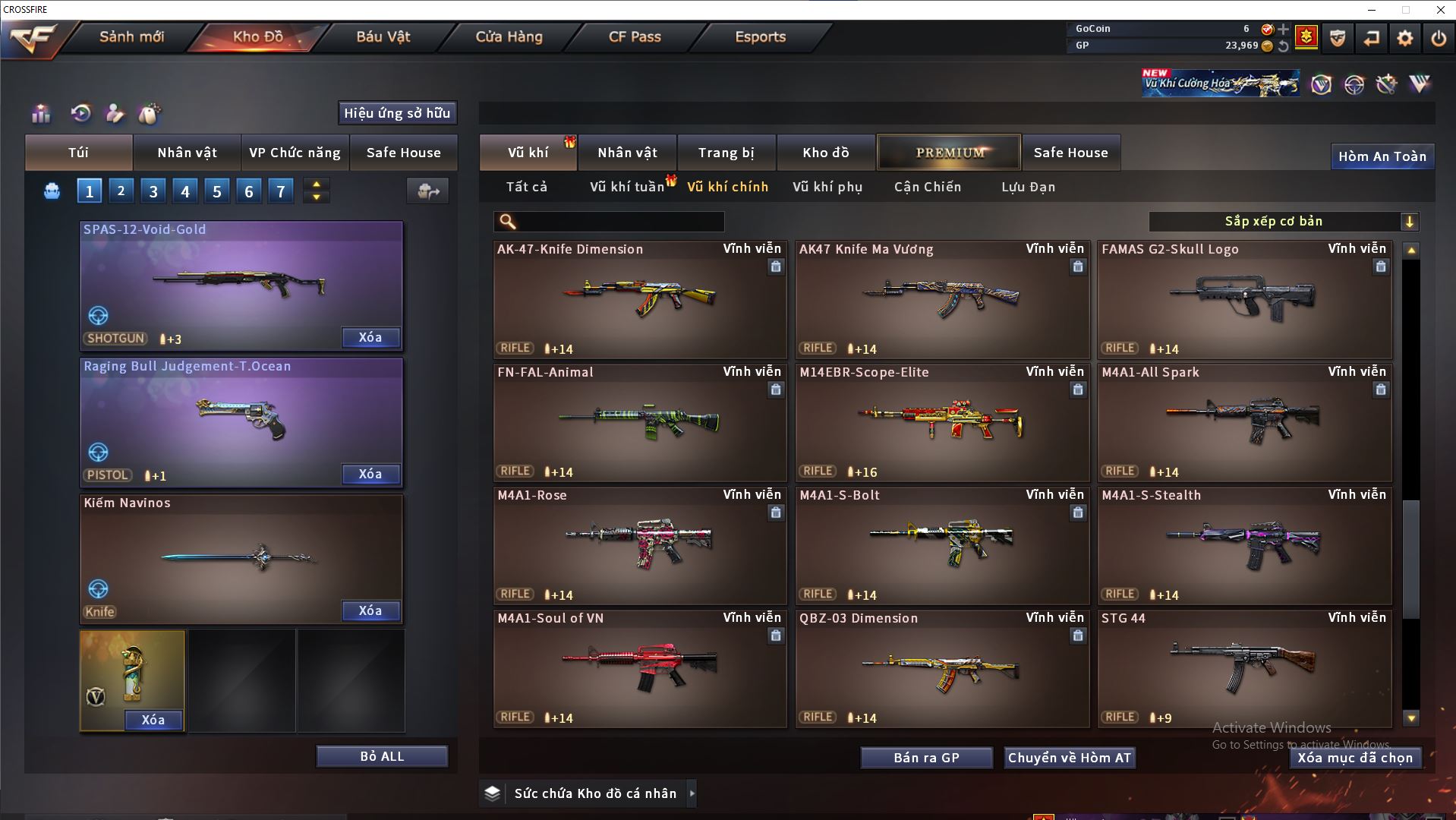Close the CROSSFIRE window
1456x820 pixels.
[1440, 10]
